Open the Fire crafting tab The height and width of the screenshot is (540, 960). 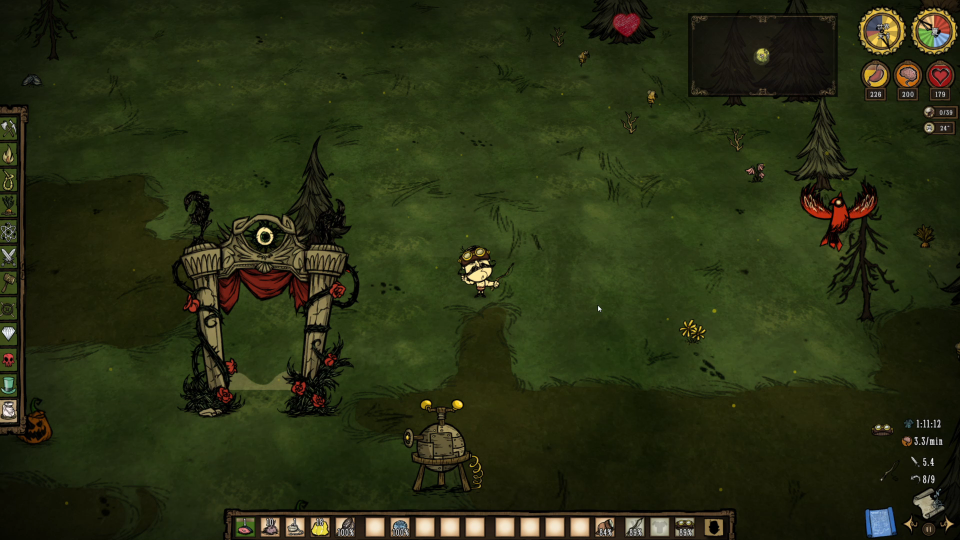[x=9, y=154]
